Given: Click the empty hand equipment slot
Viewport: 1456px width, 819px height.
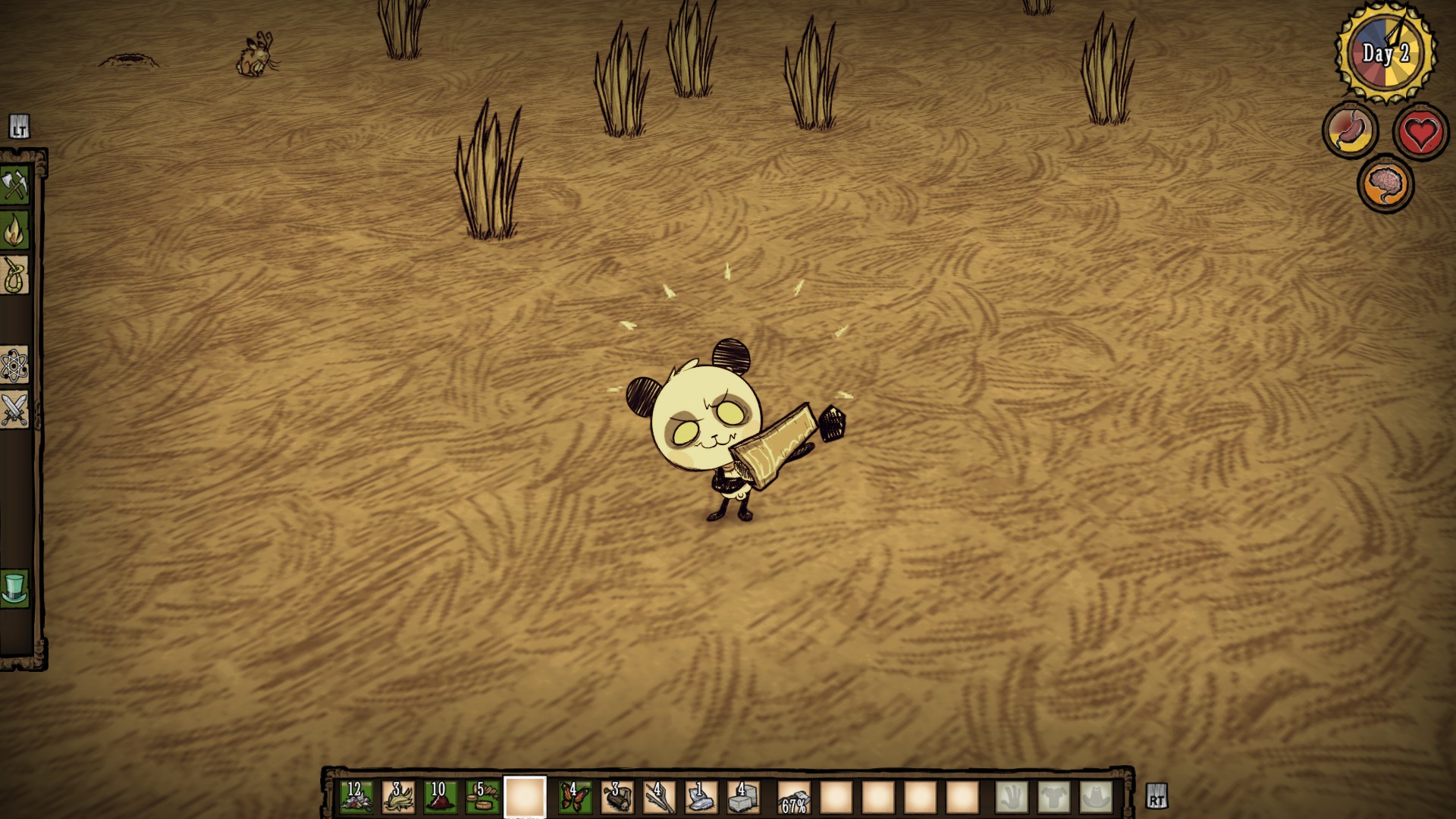Looking at the screenshot, I should click(1012, 797).
